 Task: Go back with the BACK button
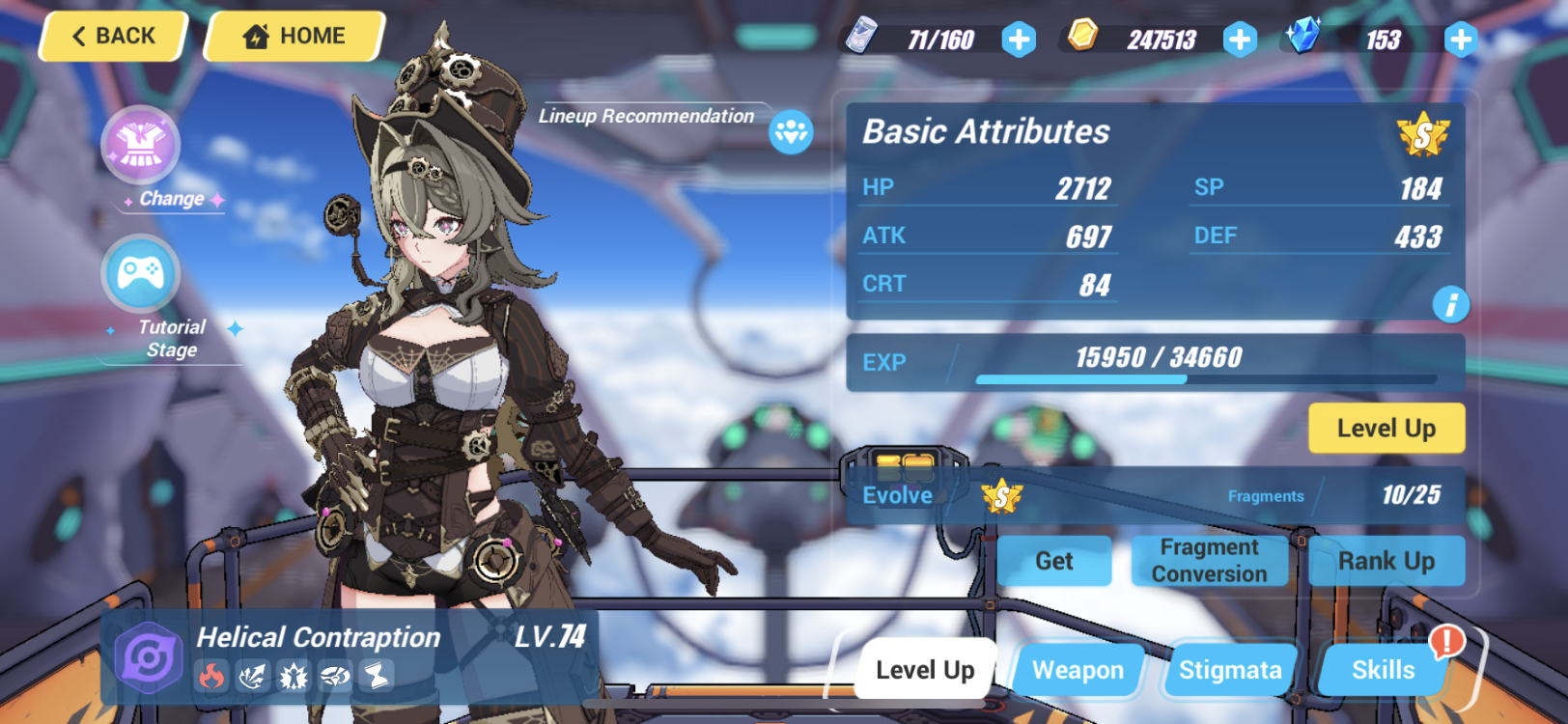click(x=111, y=36)
